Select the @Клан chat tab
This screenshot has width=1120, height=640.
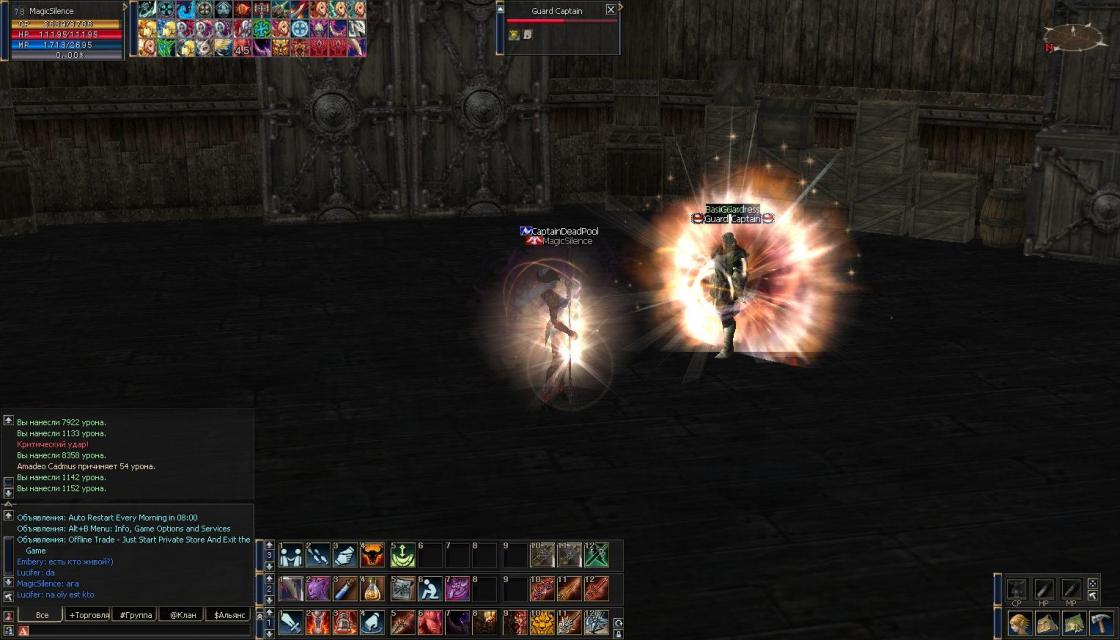(x=180, y=615)
